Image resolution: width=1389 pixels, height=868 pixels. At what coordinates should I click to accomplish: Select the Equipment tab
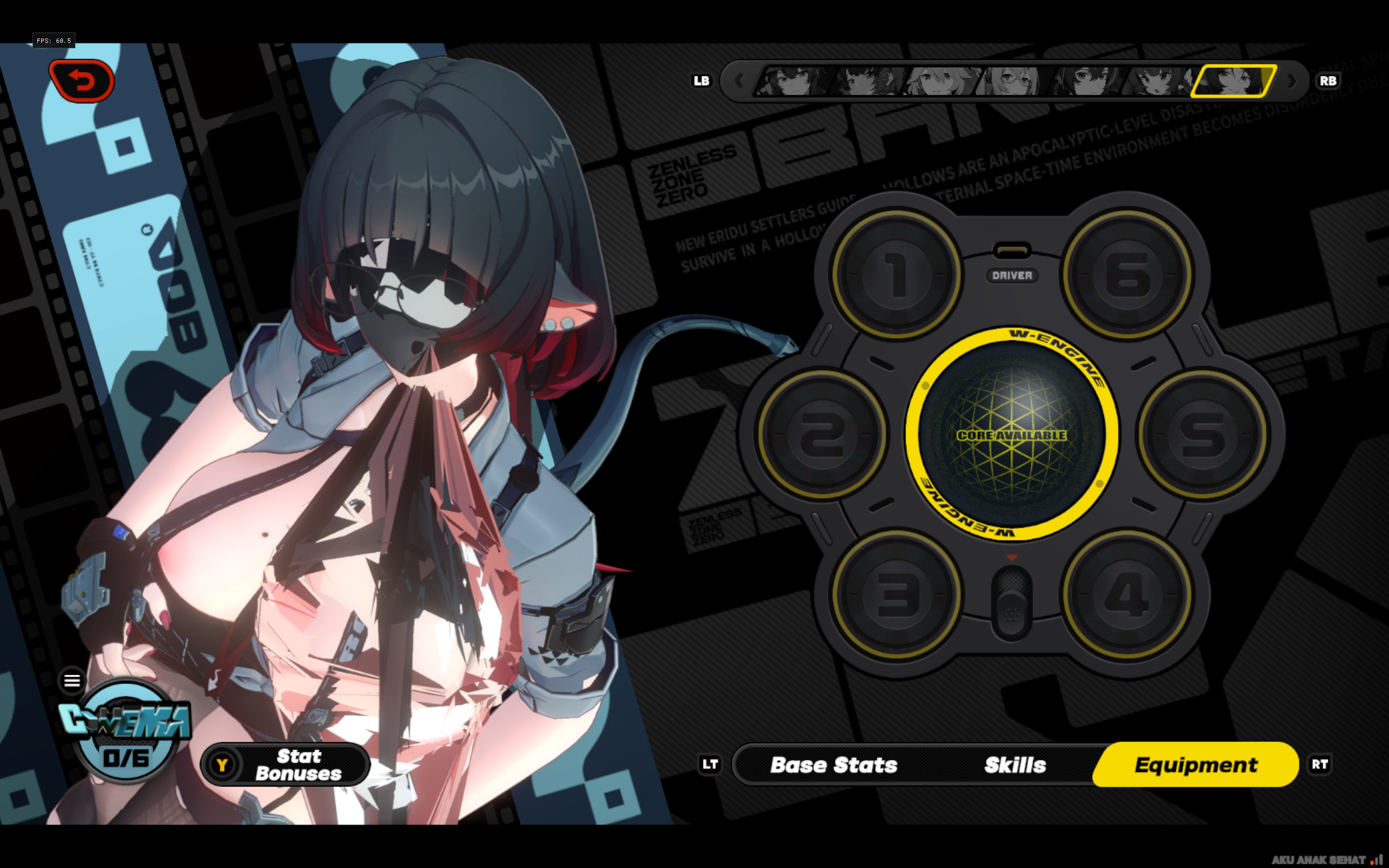coord(1196,765)
